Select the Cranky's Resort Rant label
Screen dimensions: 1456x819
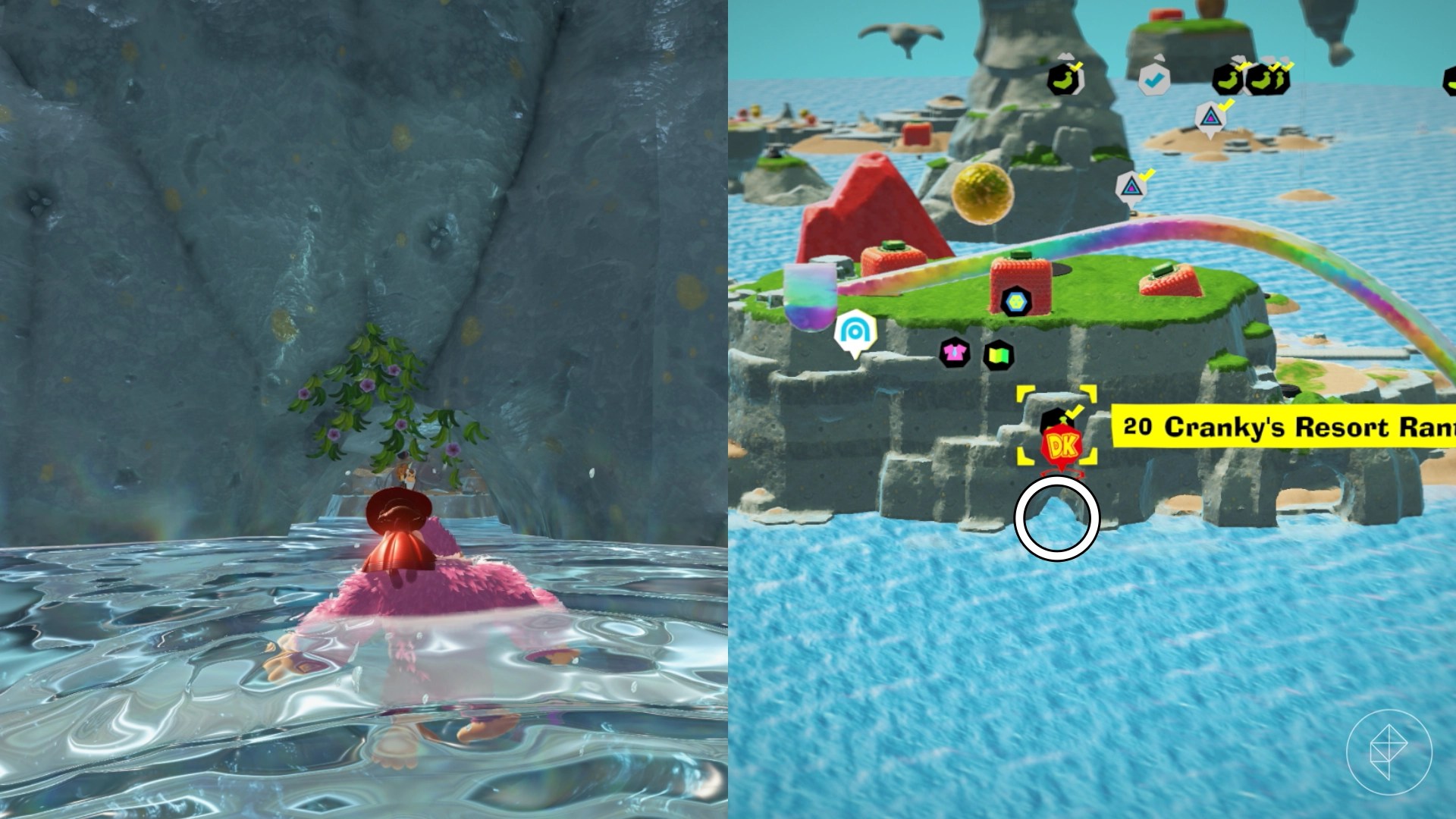click(1283, 427)
